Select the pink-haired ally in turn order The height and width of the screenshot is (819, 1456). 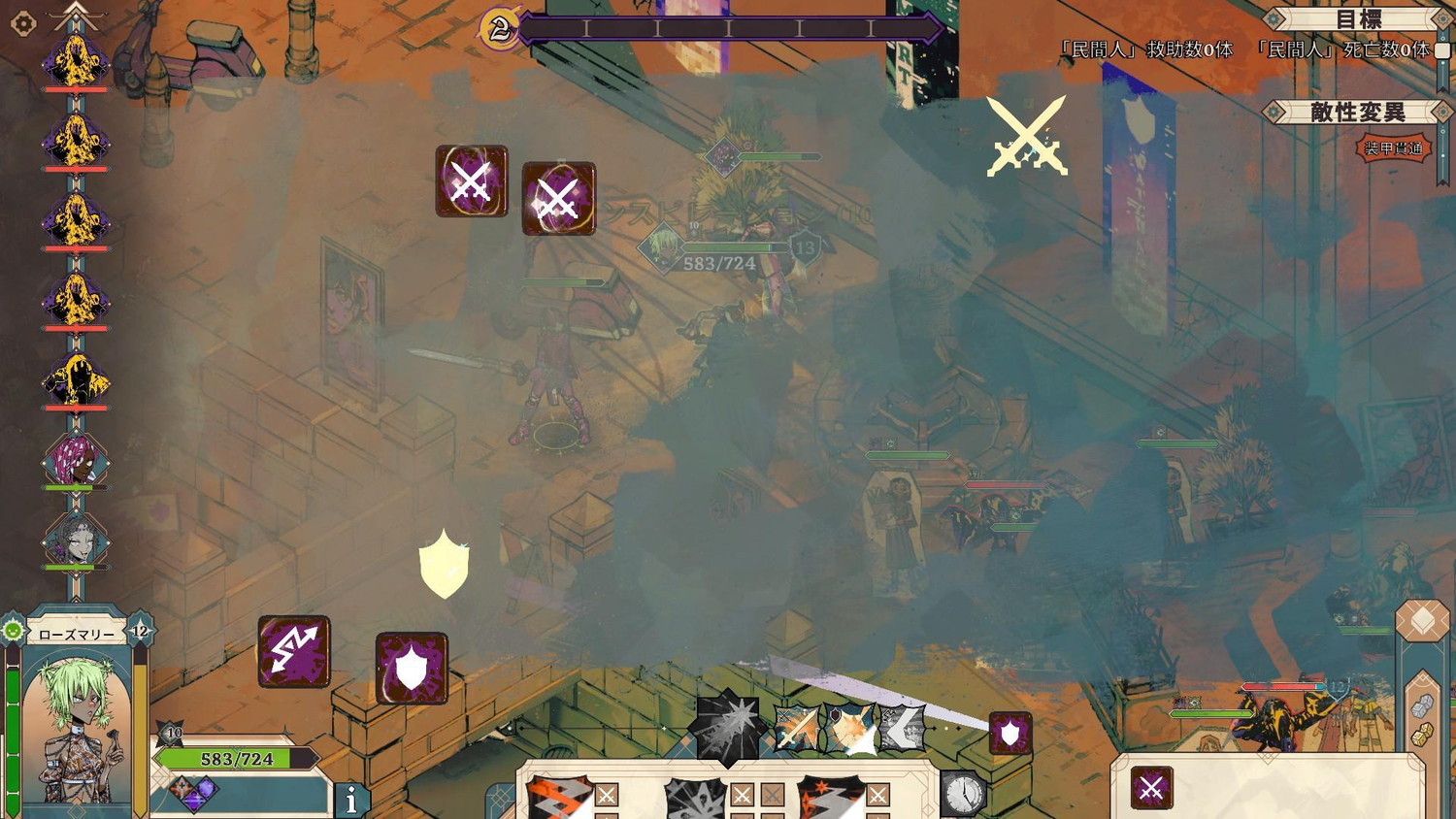click(x=76, y=460)
